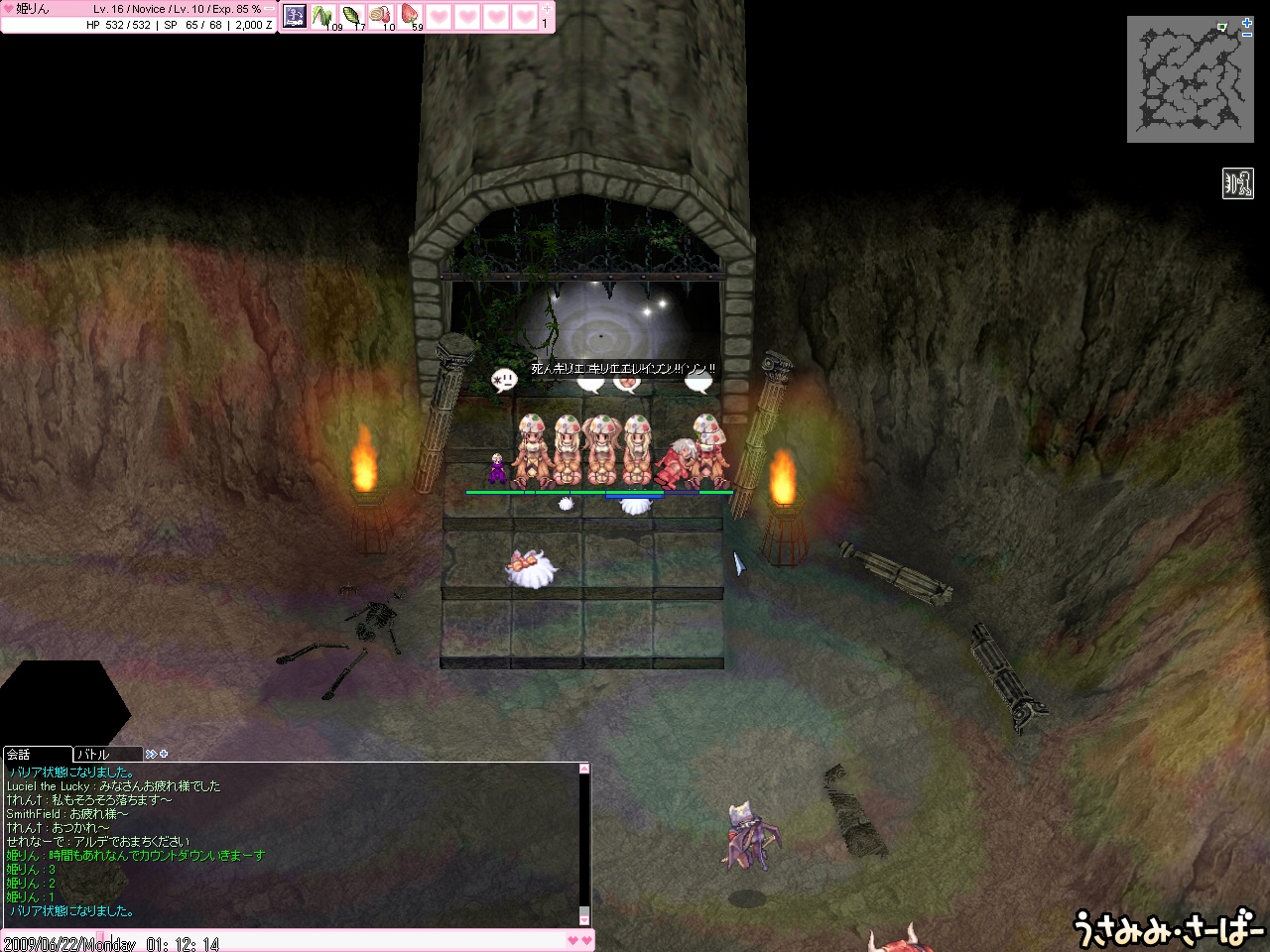Click the walking figure status icon
The height and width of the screenshot is (952, 1270).
pos(1237,183)
